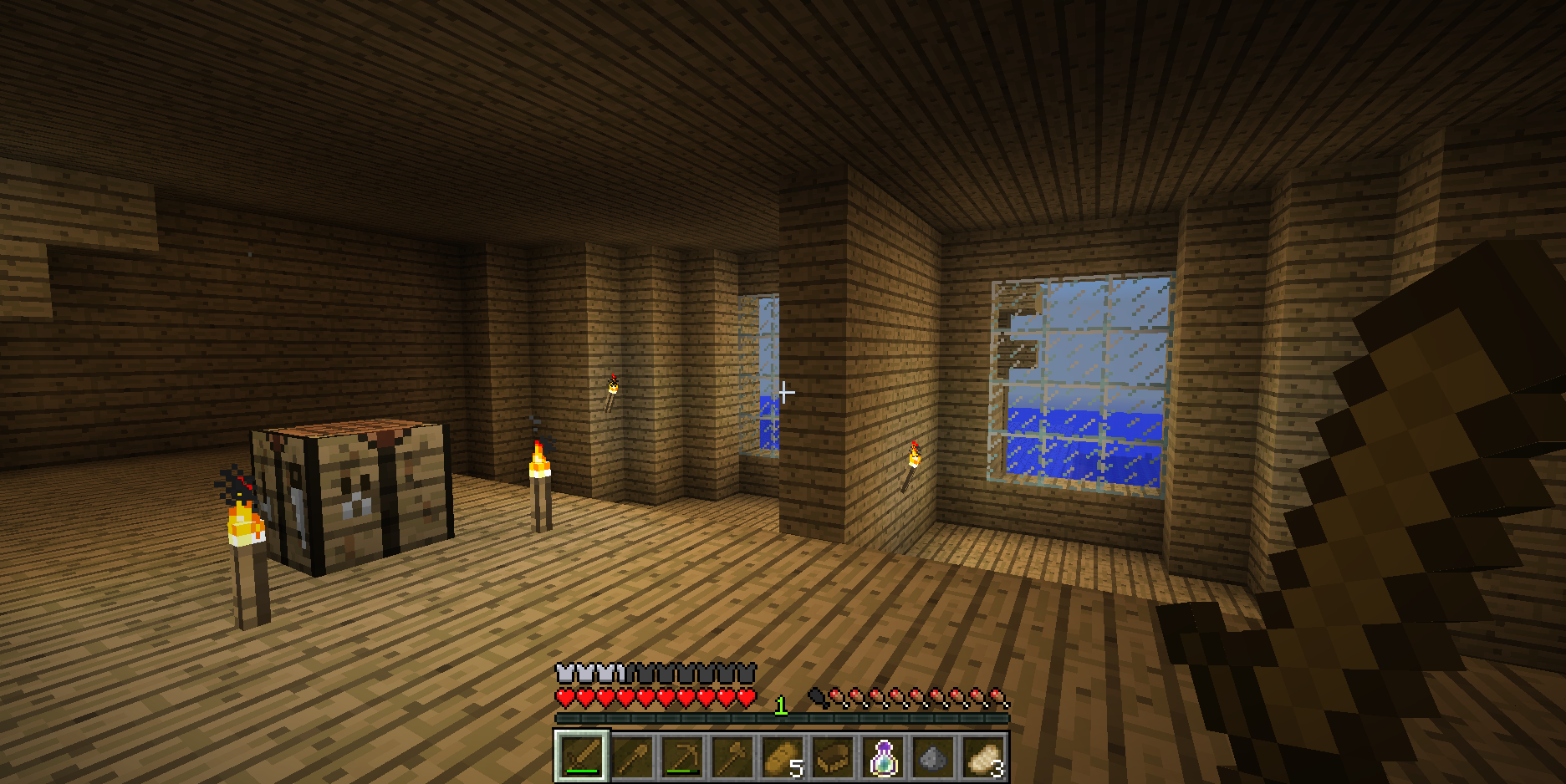The image size is (1566, 784).
Task: Choose the purple-capped enchanting bottle slot
Action: point(883,757)
